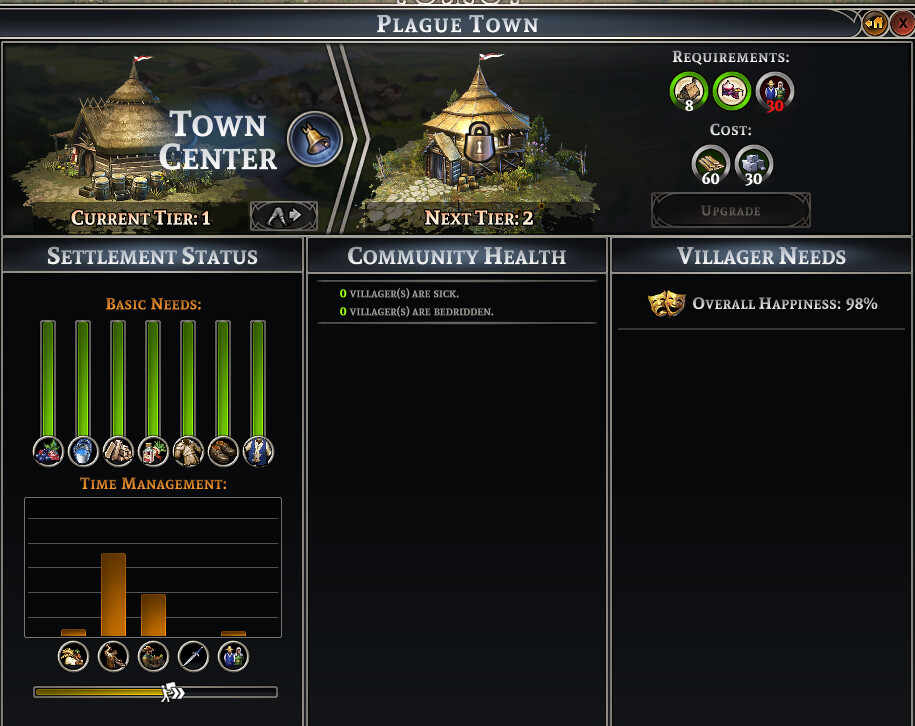Select the medicine need icon
The height and width of the screenshot is (726, 915).
coord(153,452)
